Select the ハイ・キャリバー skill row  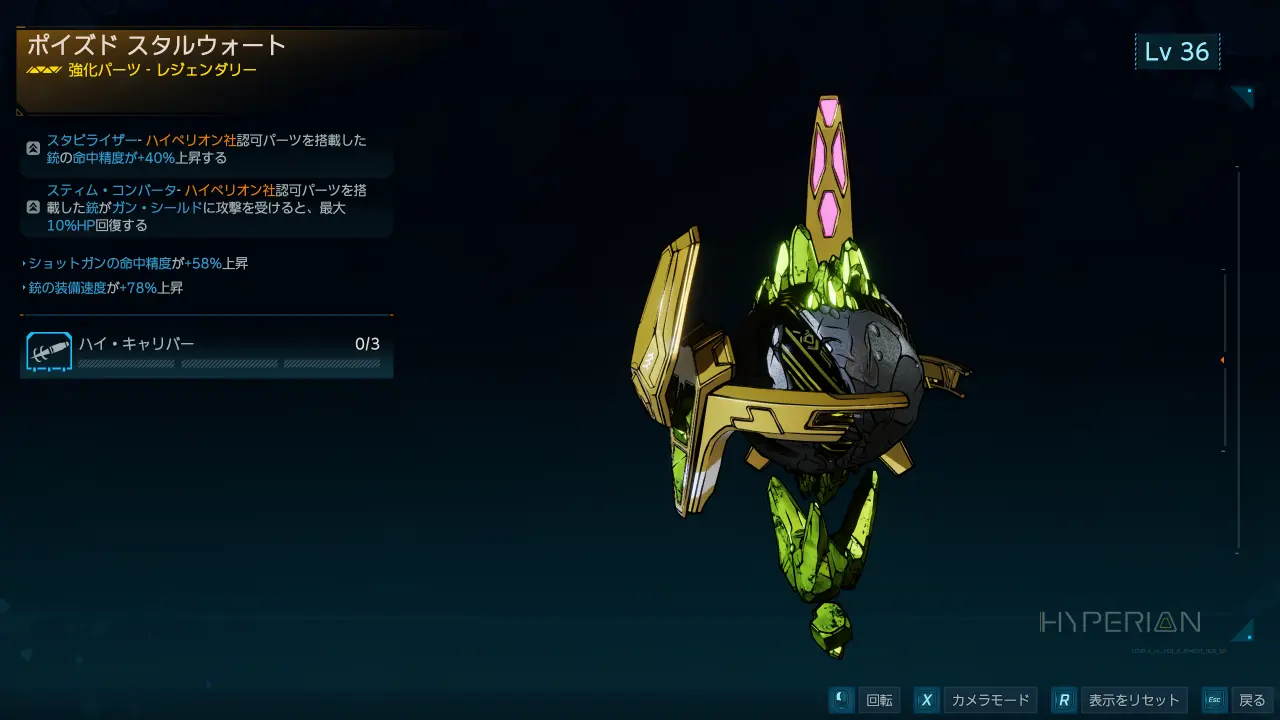pos(206,352)
